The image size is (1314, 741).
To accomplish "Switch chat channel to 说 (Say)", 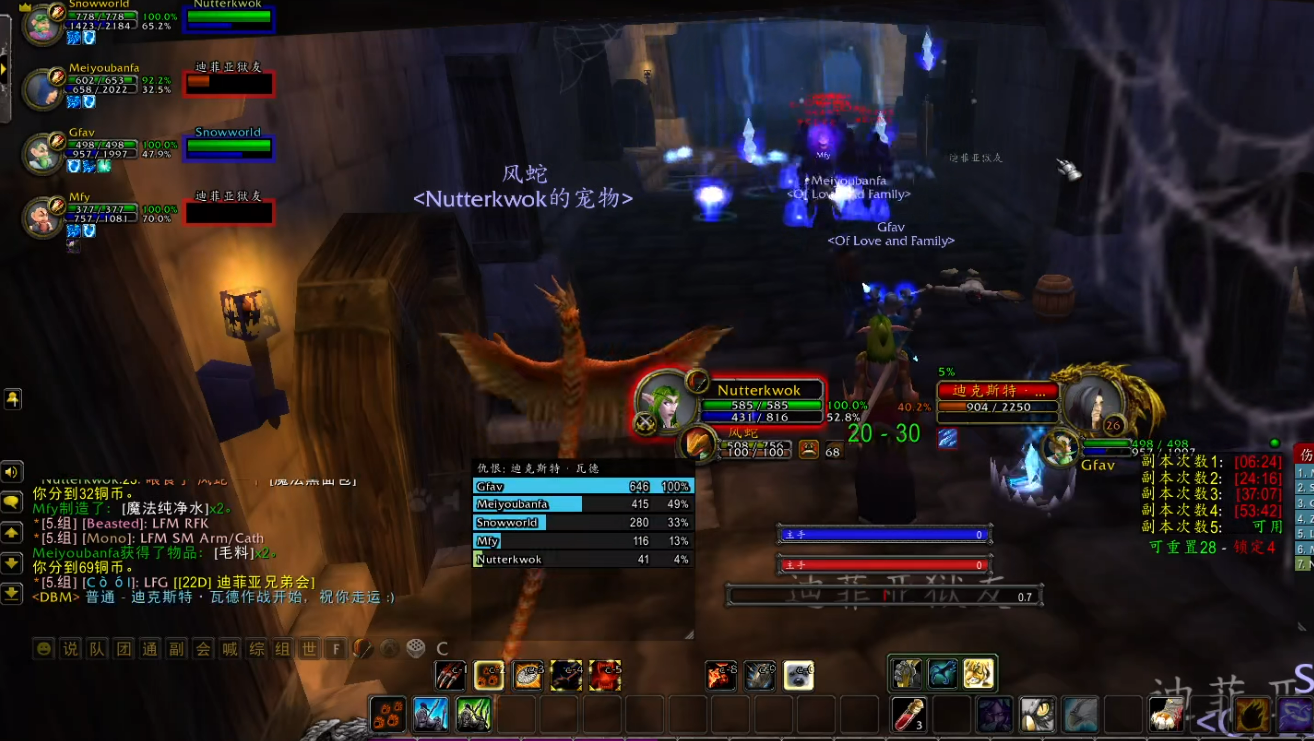I will click(x=70, y=649).
